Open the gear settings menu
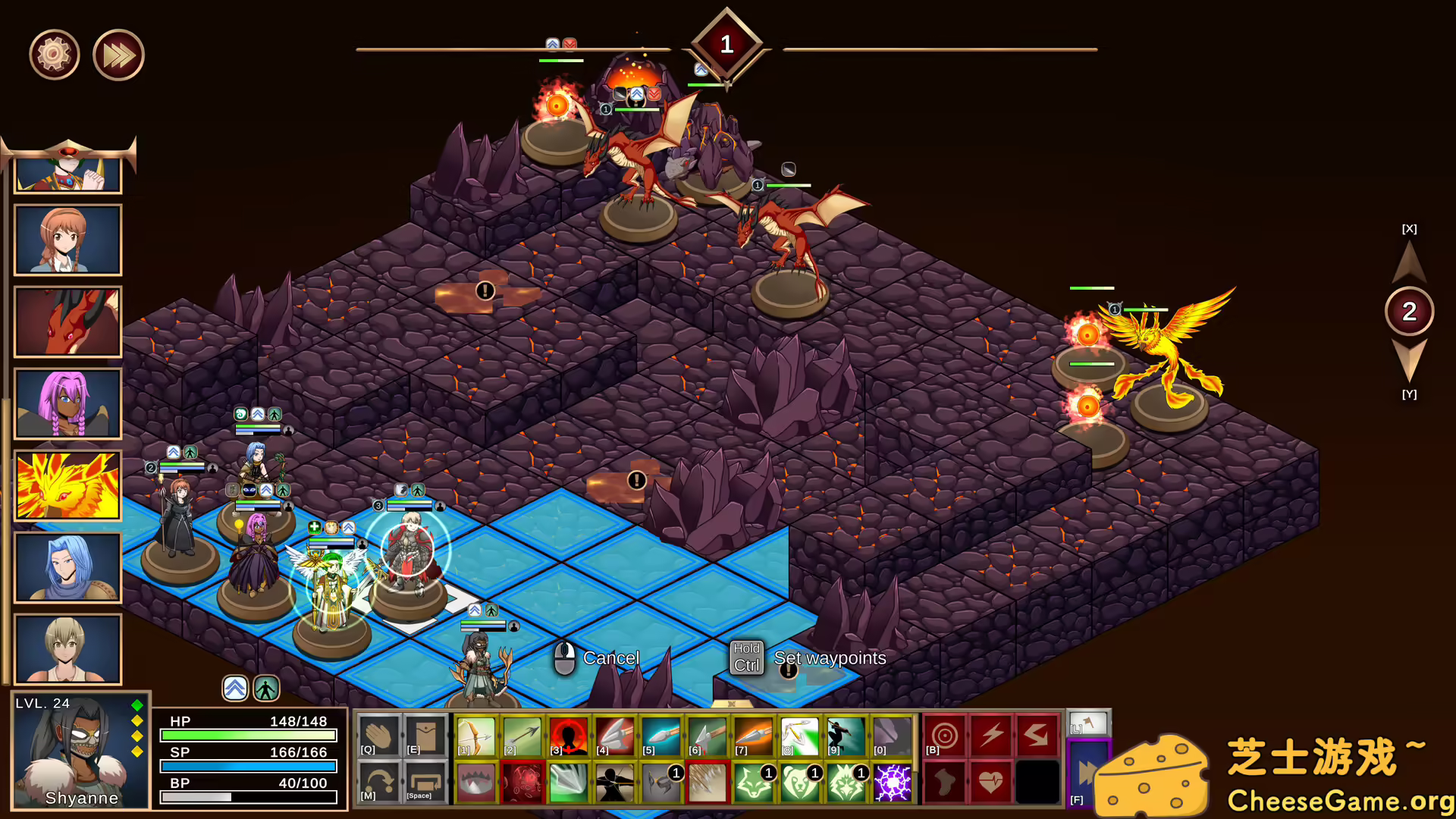This screenshot has height=819, width=1456. (x=54, y=55)
